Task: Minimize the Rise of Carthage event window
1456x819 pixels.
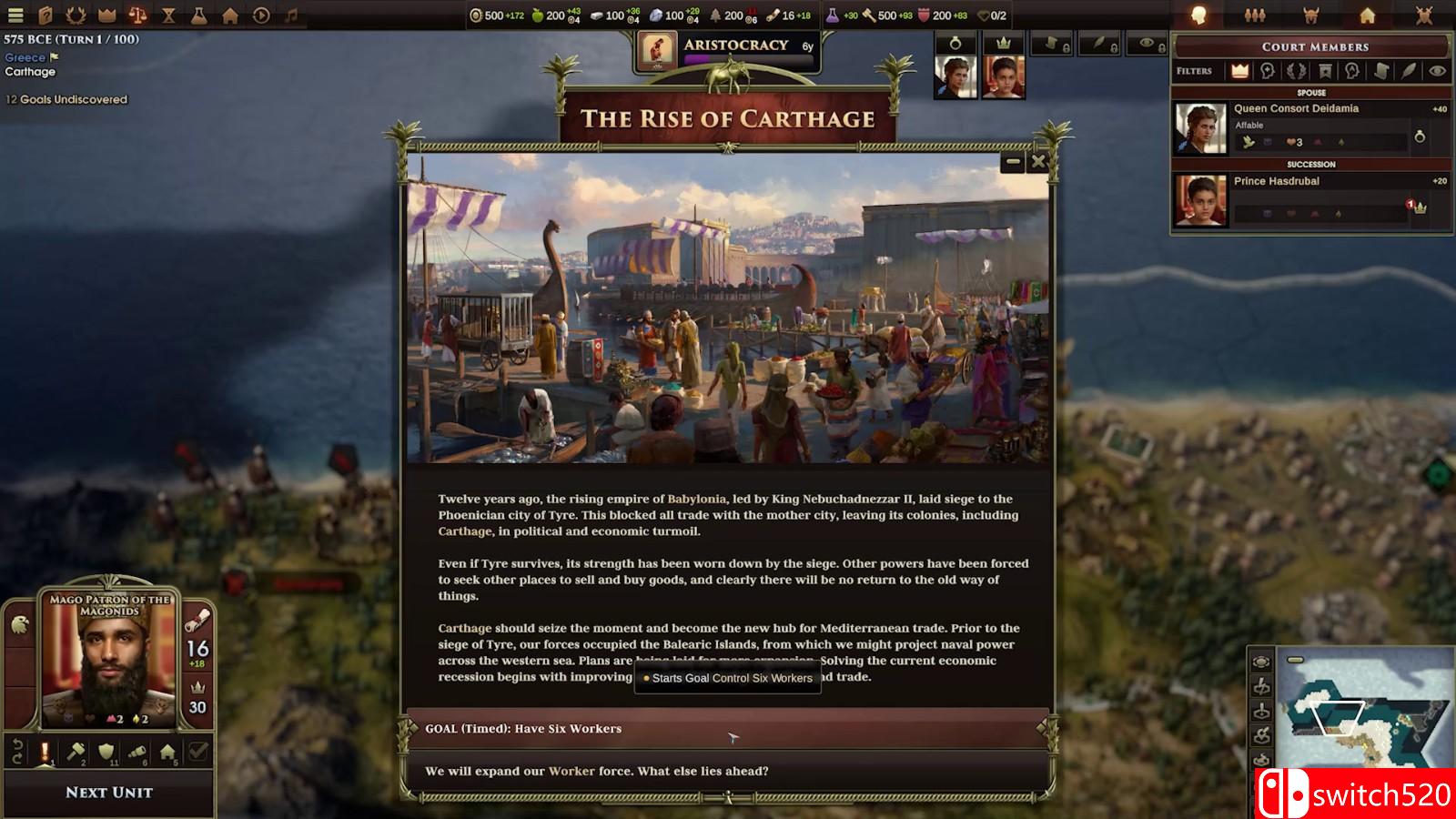Action: tap(1013, 162)
